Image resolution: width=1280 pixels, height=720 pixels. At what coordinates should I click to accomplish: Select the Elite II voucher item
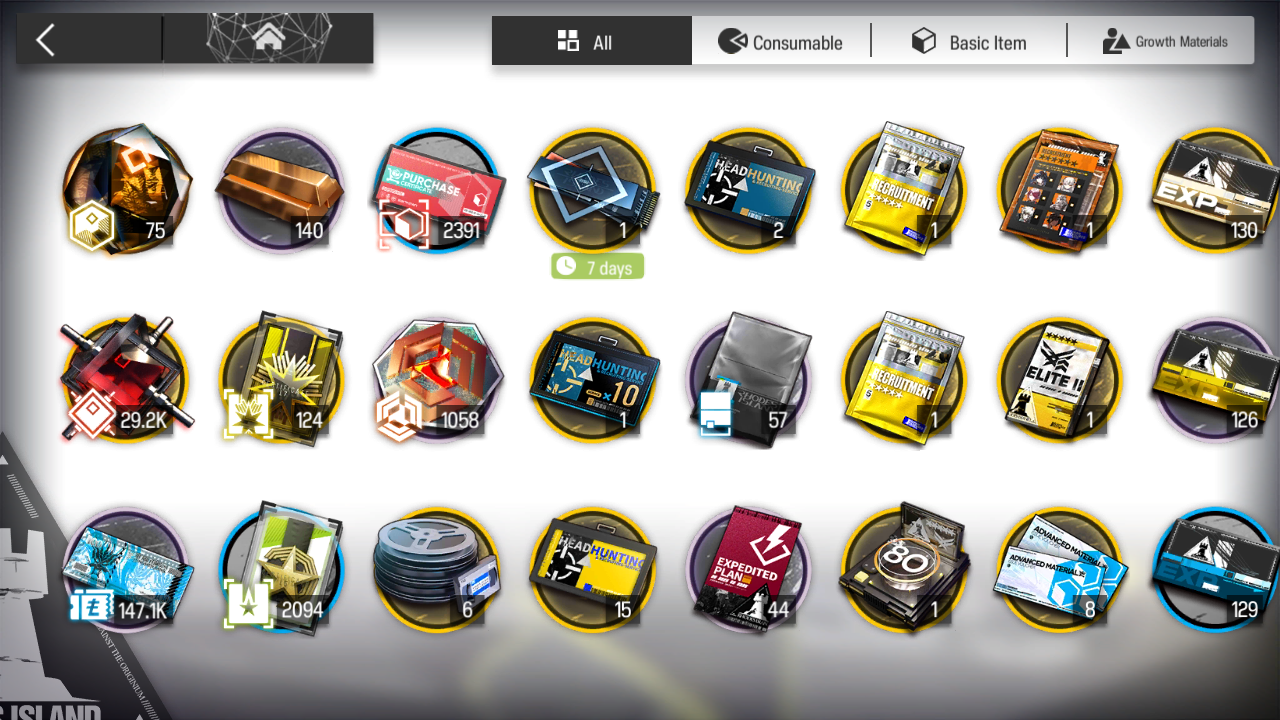tap(1060, 380)
